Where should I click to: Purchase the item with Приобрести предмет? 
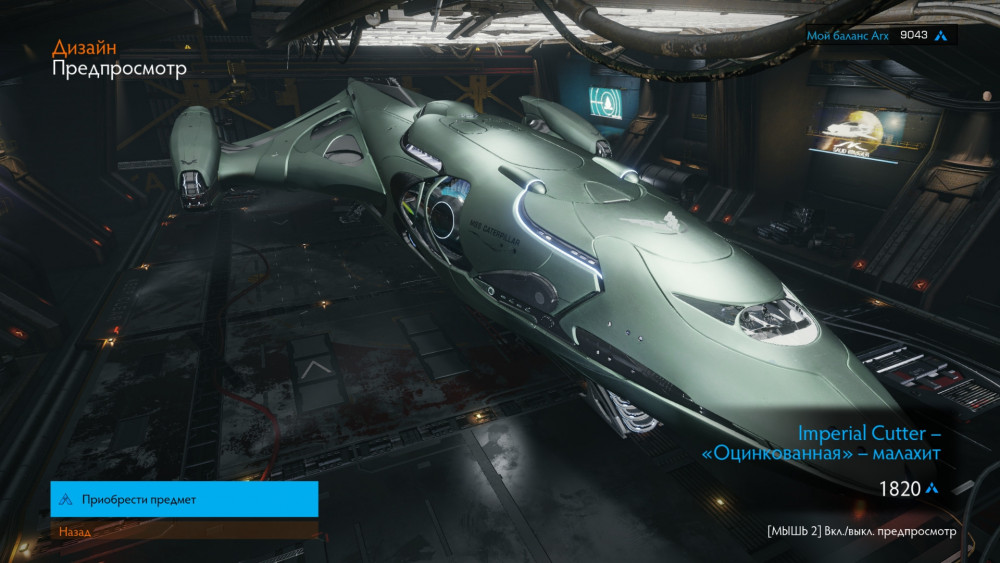tap(184, 499)
